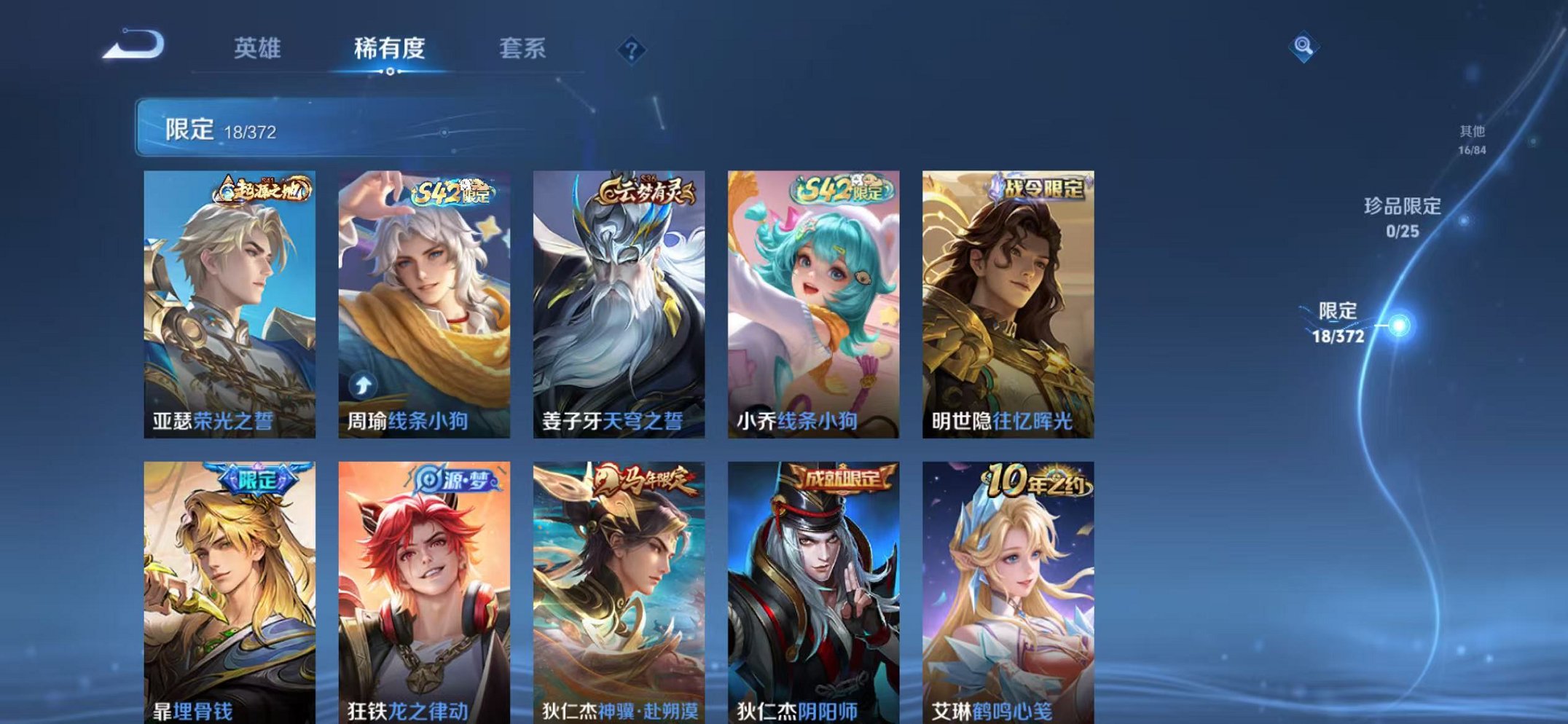Open the help question mark
The image size is (1568, 724).
(x=632, y=50)
